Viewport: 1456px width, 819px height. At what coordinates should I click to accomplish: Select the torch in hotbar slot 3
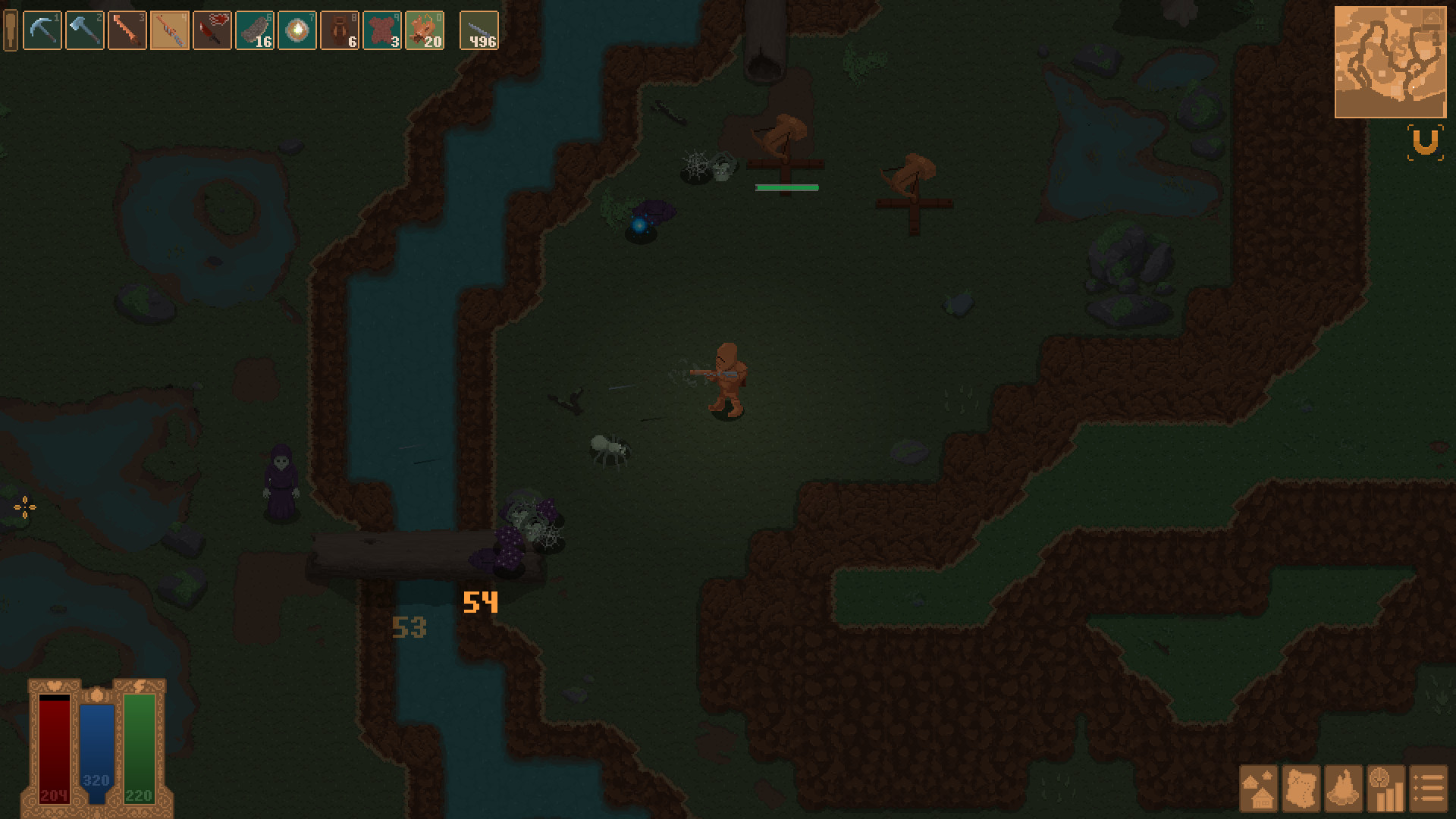[127, 30]
